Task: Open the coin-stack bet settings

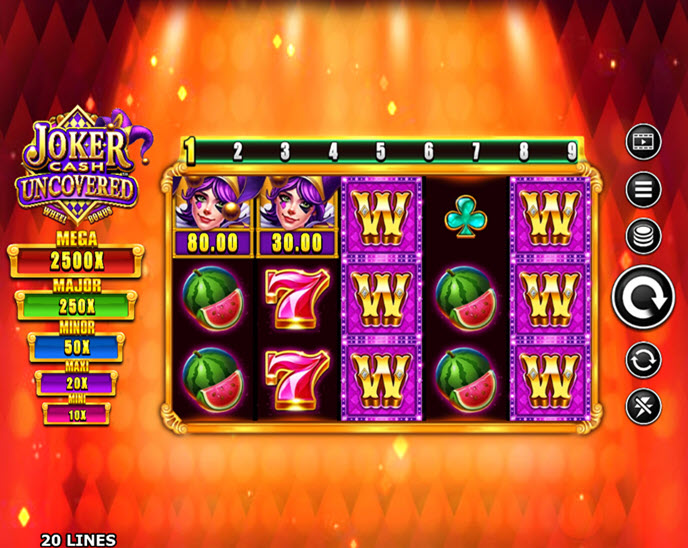Action: click(643, 236)
